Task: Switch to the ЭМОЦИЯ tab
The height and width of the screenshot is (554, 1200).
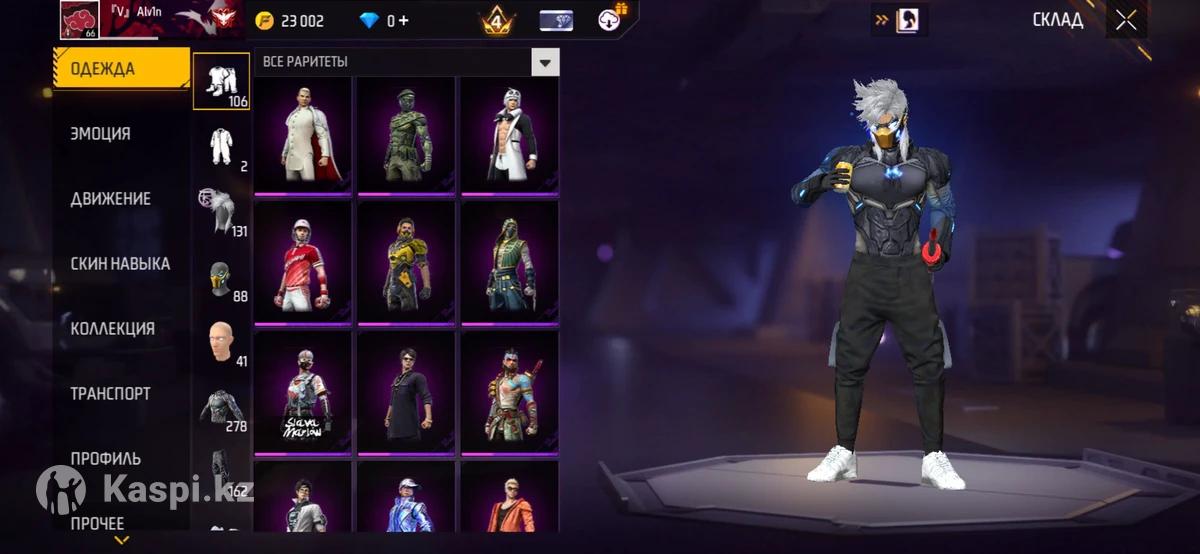Action: [x=100, y=134]
